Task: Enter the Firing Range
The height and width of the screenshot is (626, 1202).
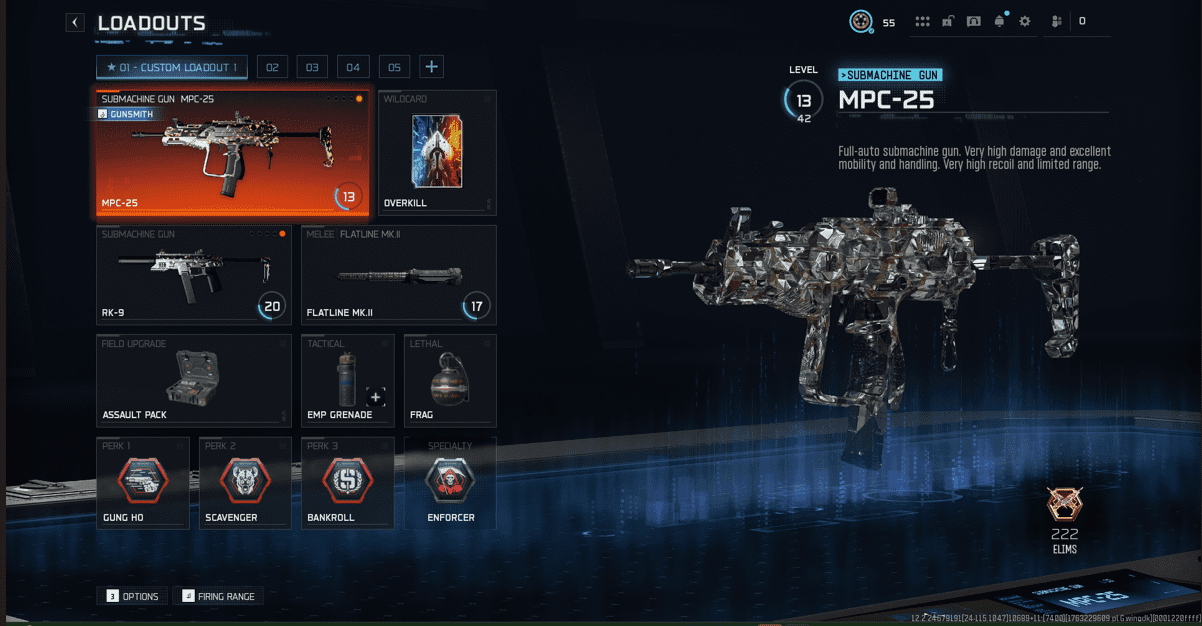Action: coord(219,596)
